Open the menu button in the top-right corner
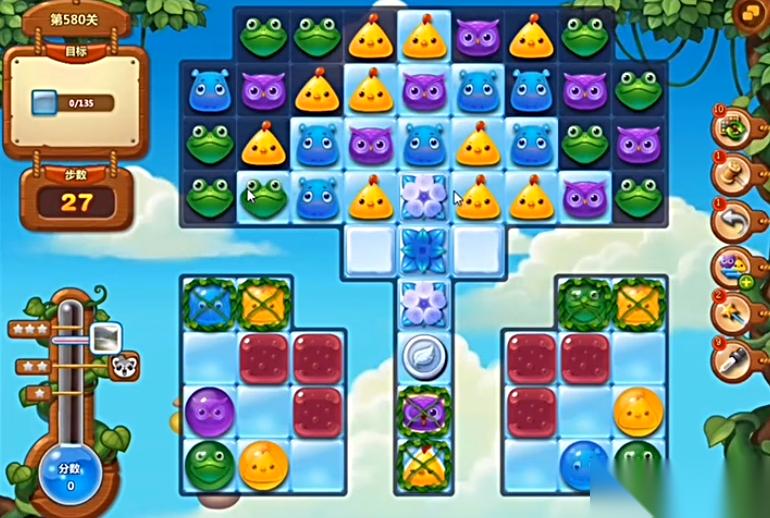The image size is (770, 518). point(751,12)
